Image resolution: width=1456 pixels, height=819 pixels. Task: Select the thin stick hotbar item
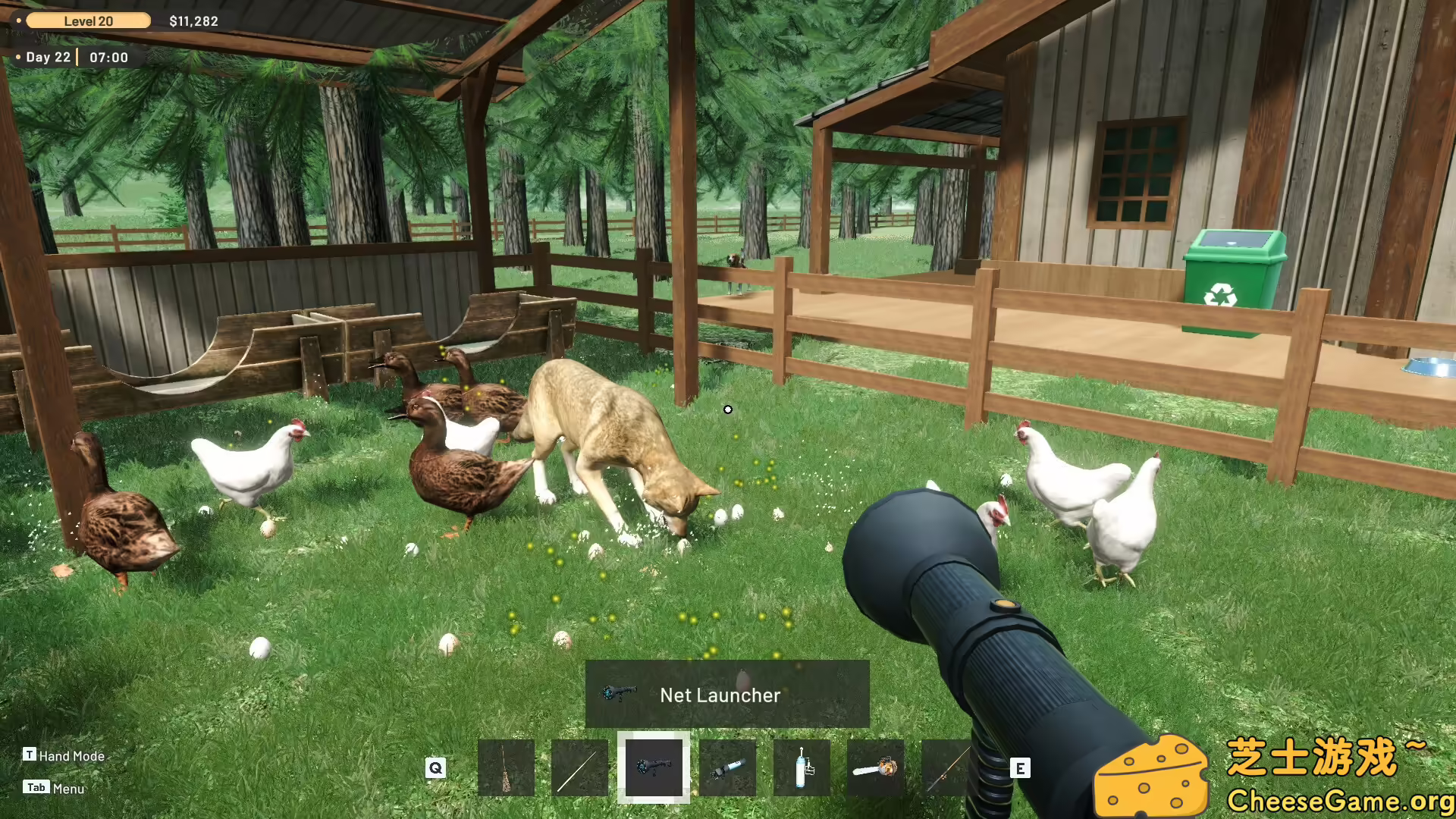point(579,768)
